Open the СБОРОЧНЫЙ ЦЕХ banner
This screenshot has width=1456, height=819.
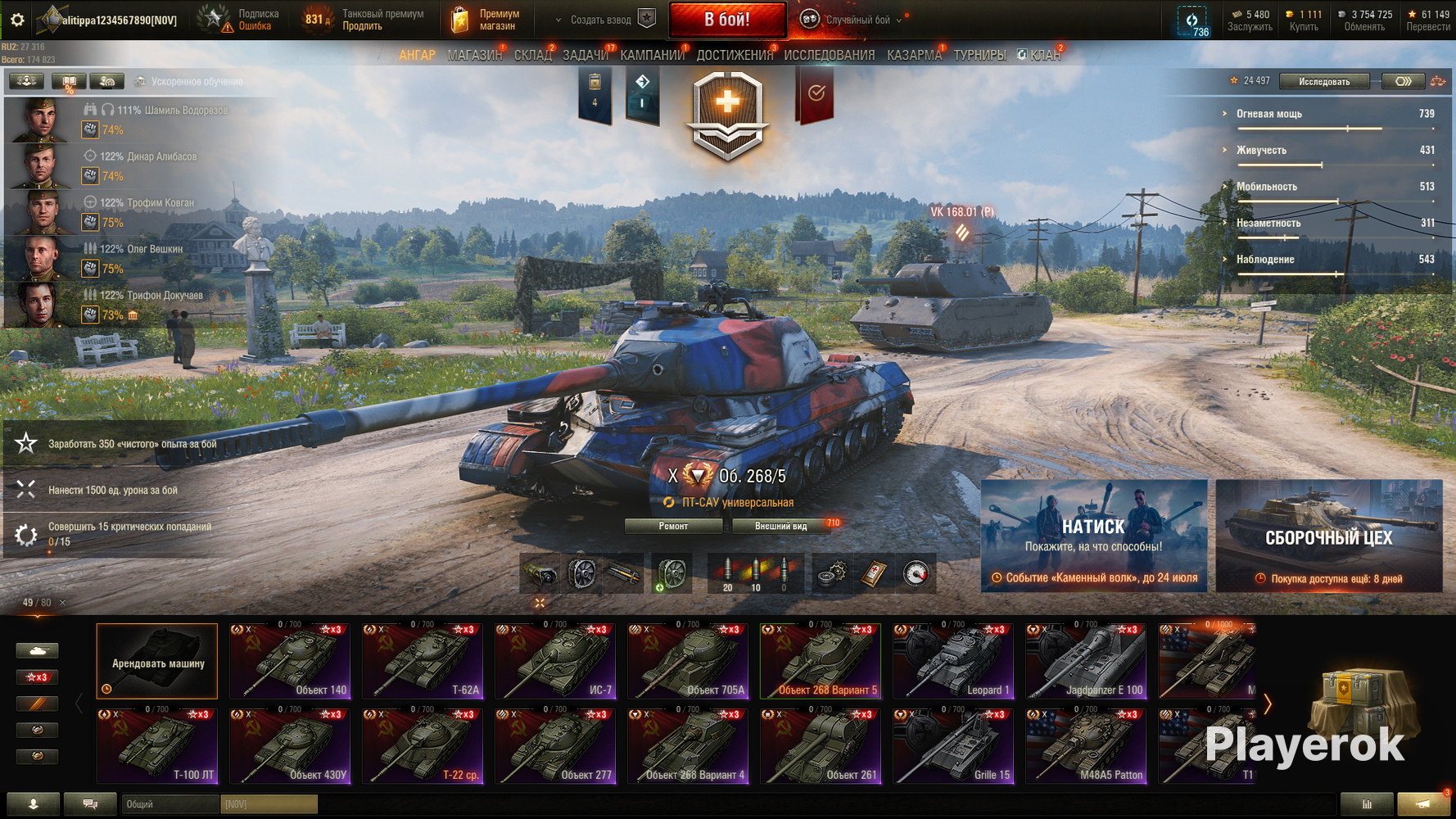pyautogui.click(x=1328, y=536)
